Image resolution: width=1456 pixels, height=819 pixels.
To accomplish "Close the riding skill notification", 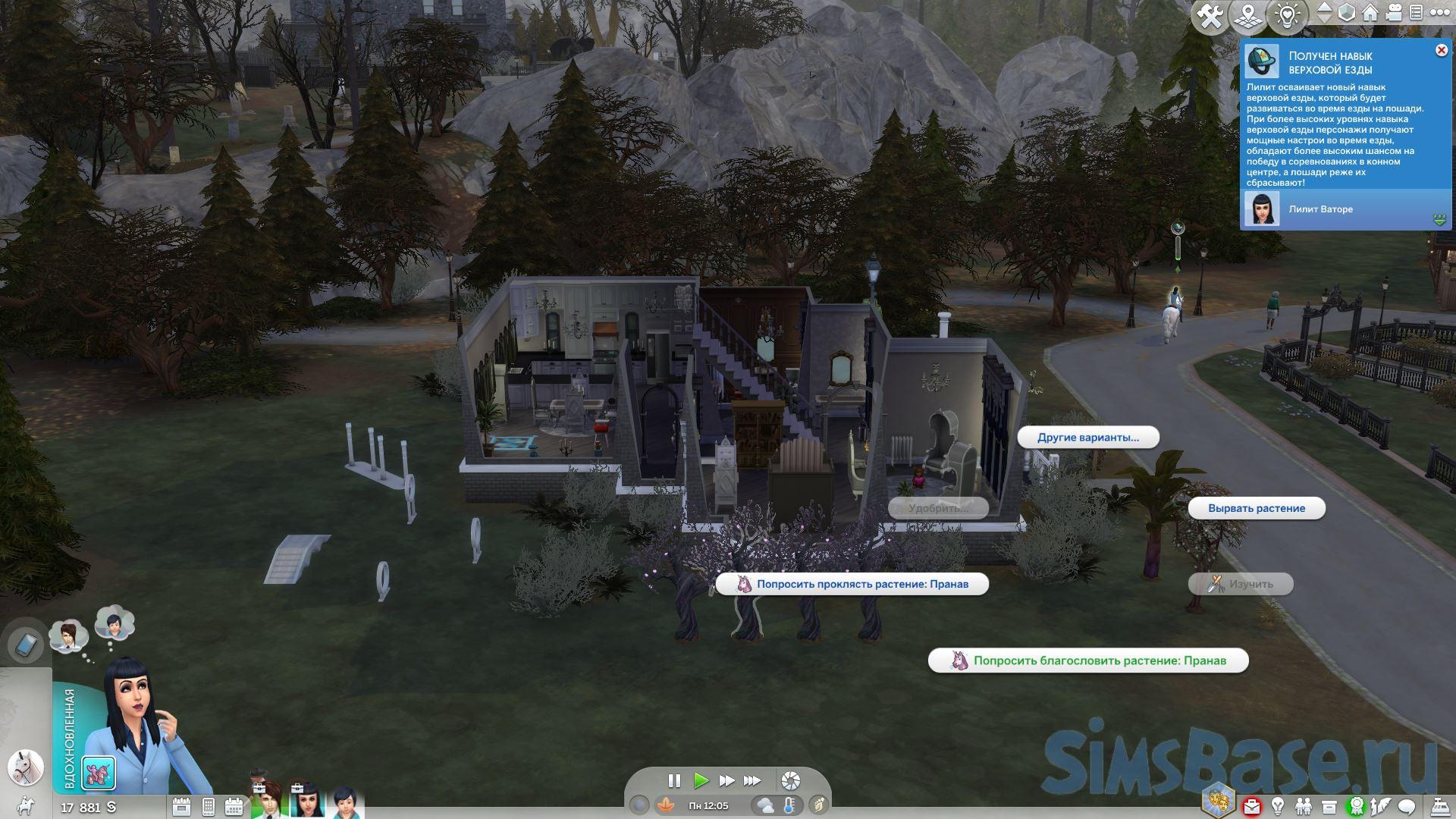I will pyautogui.click(x=1441, y=50).
